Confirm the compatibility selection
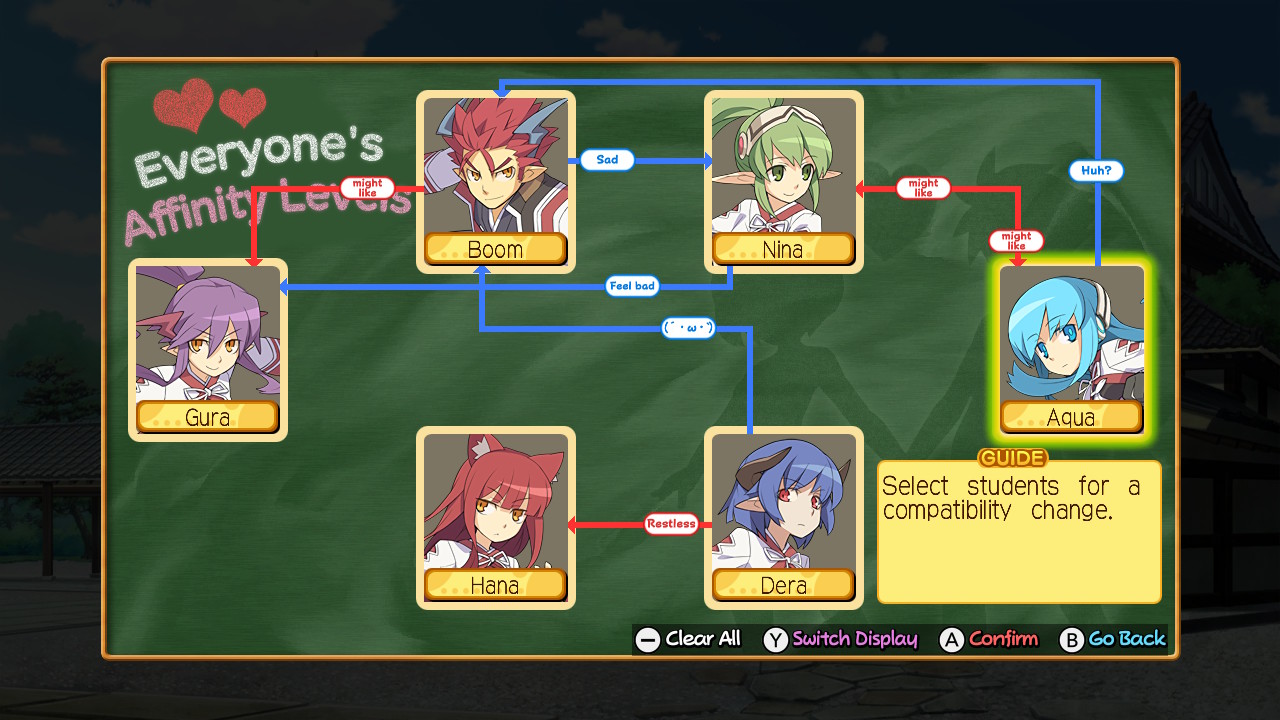Image resolution: width=1280 pixels, height=720 pixels. coord(989,639)
